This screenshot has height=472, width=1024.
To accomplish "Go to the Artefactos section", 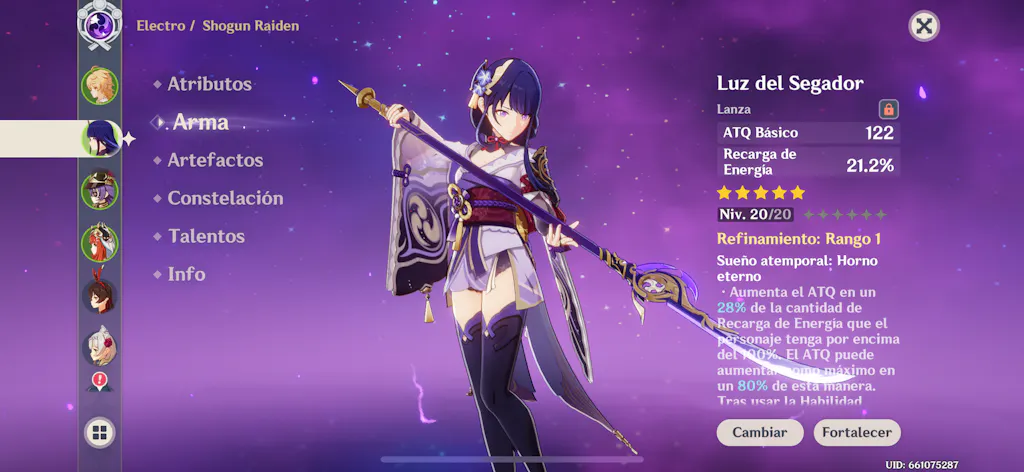I will (x=215, y=160).
